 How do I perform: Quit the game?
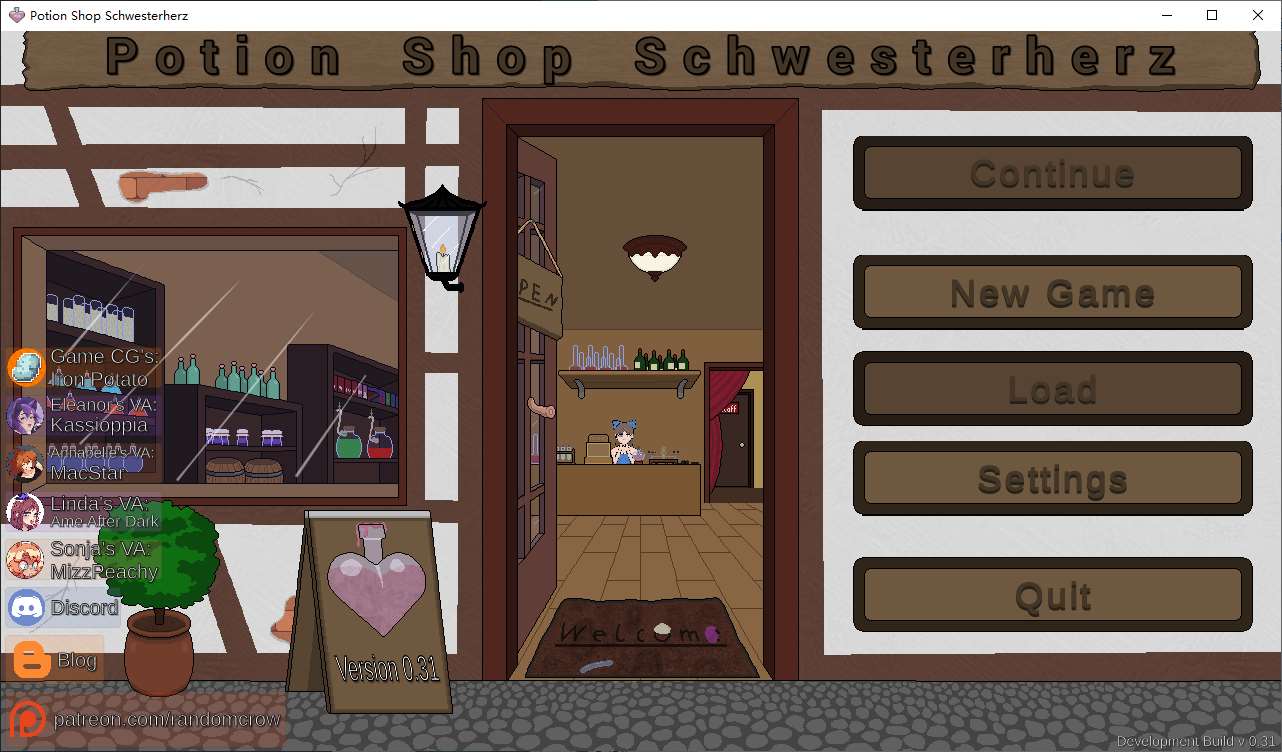[1052, 596]
